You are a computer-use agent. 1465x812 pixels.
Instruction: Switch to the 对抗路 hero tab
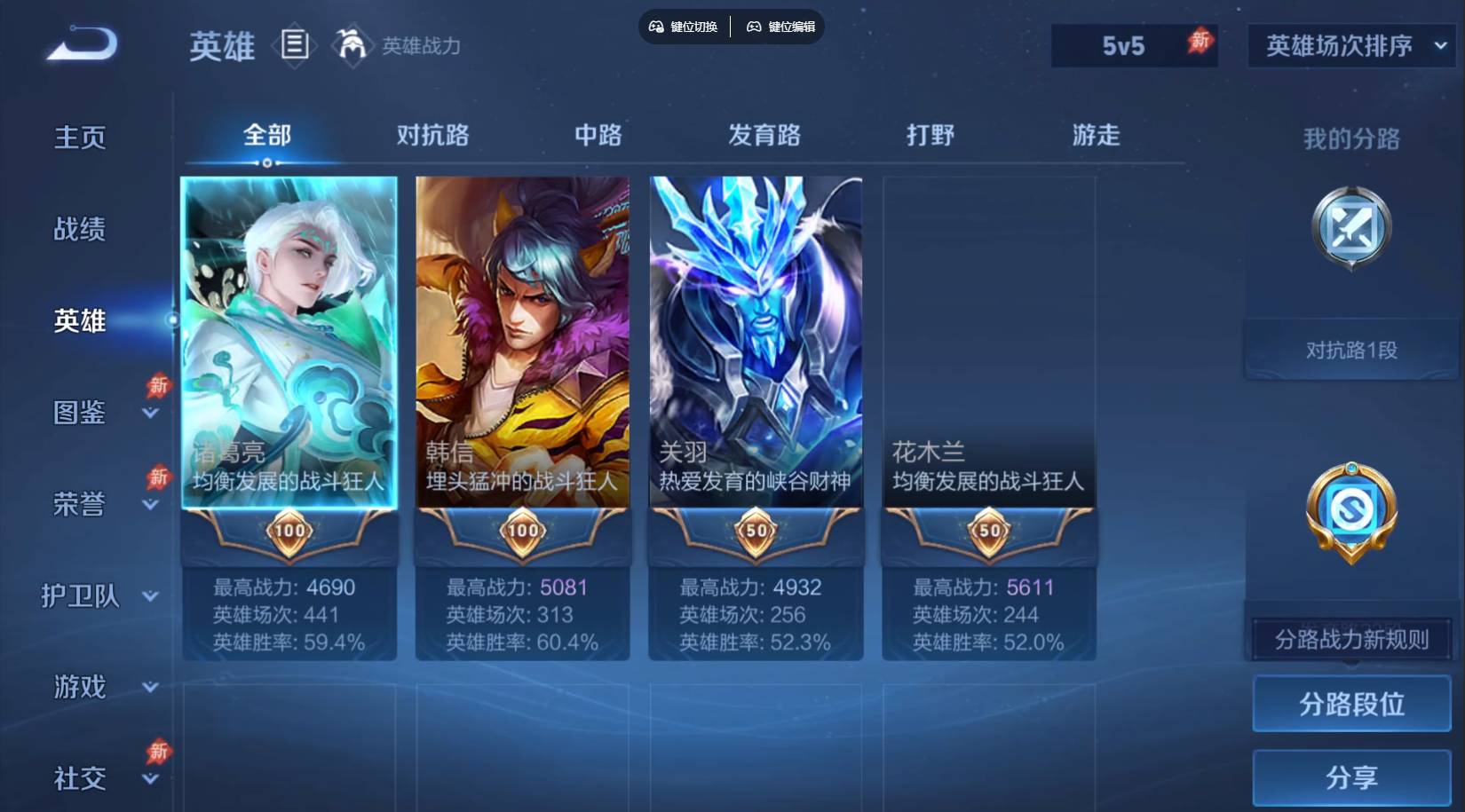pos(432,135)
